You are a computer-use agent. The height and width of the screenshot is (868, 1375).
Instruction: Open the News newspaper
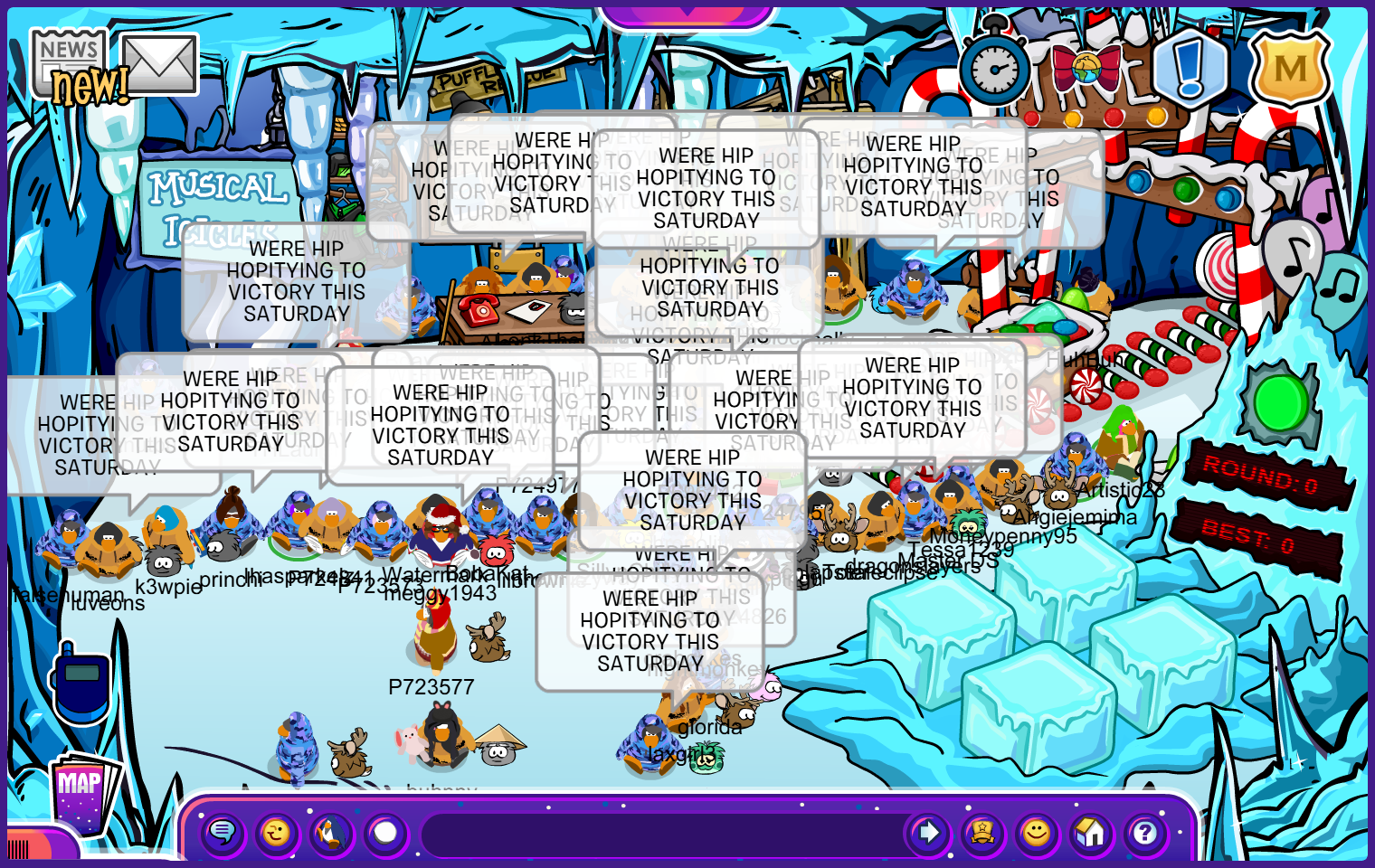[x=69, y=61]
